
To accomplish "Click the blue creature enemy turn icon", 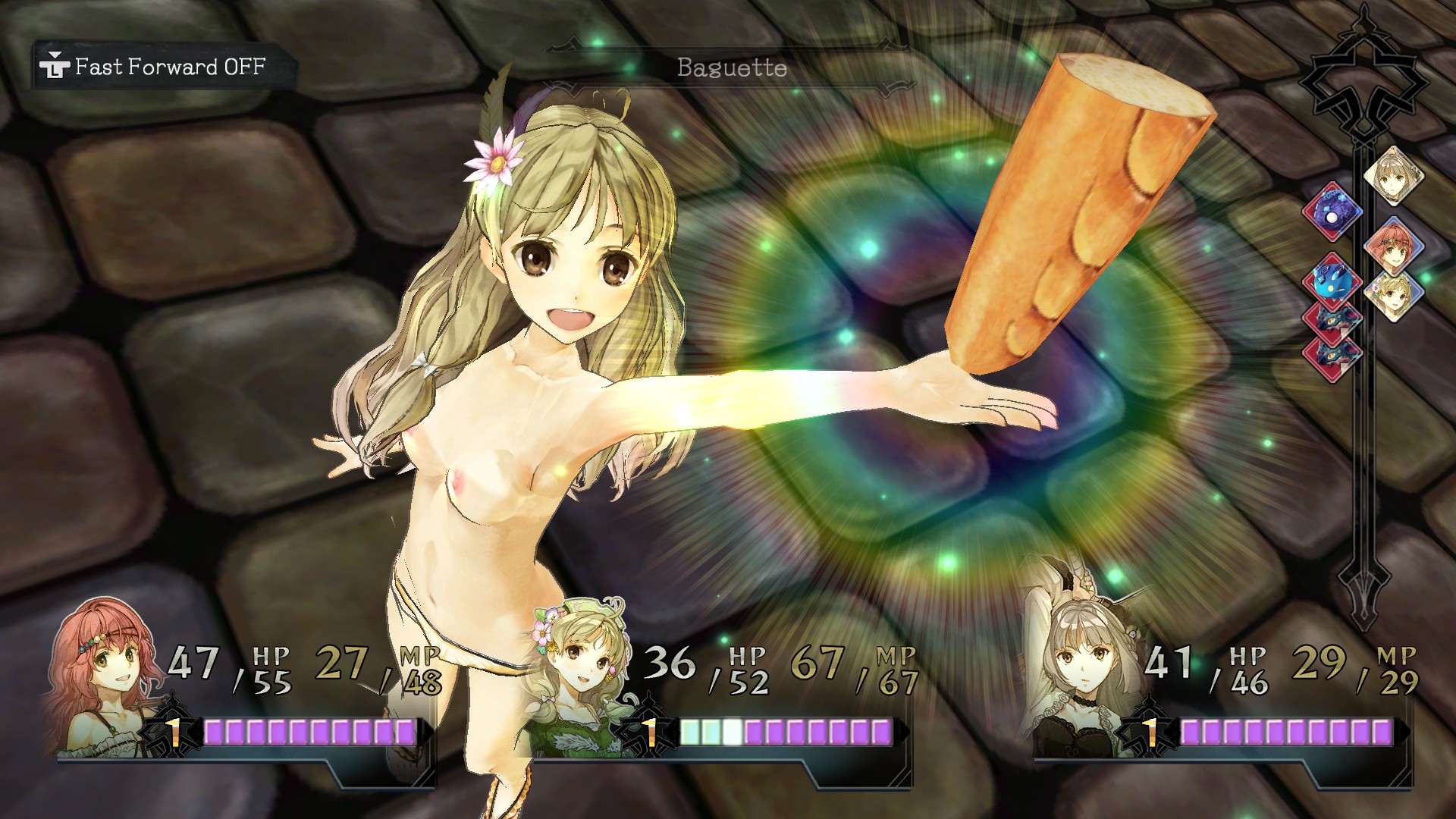I will pos(1332,279).
